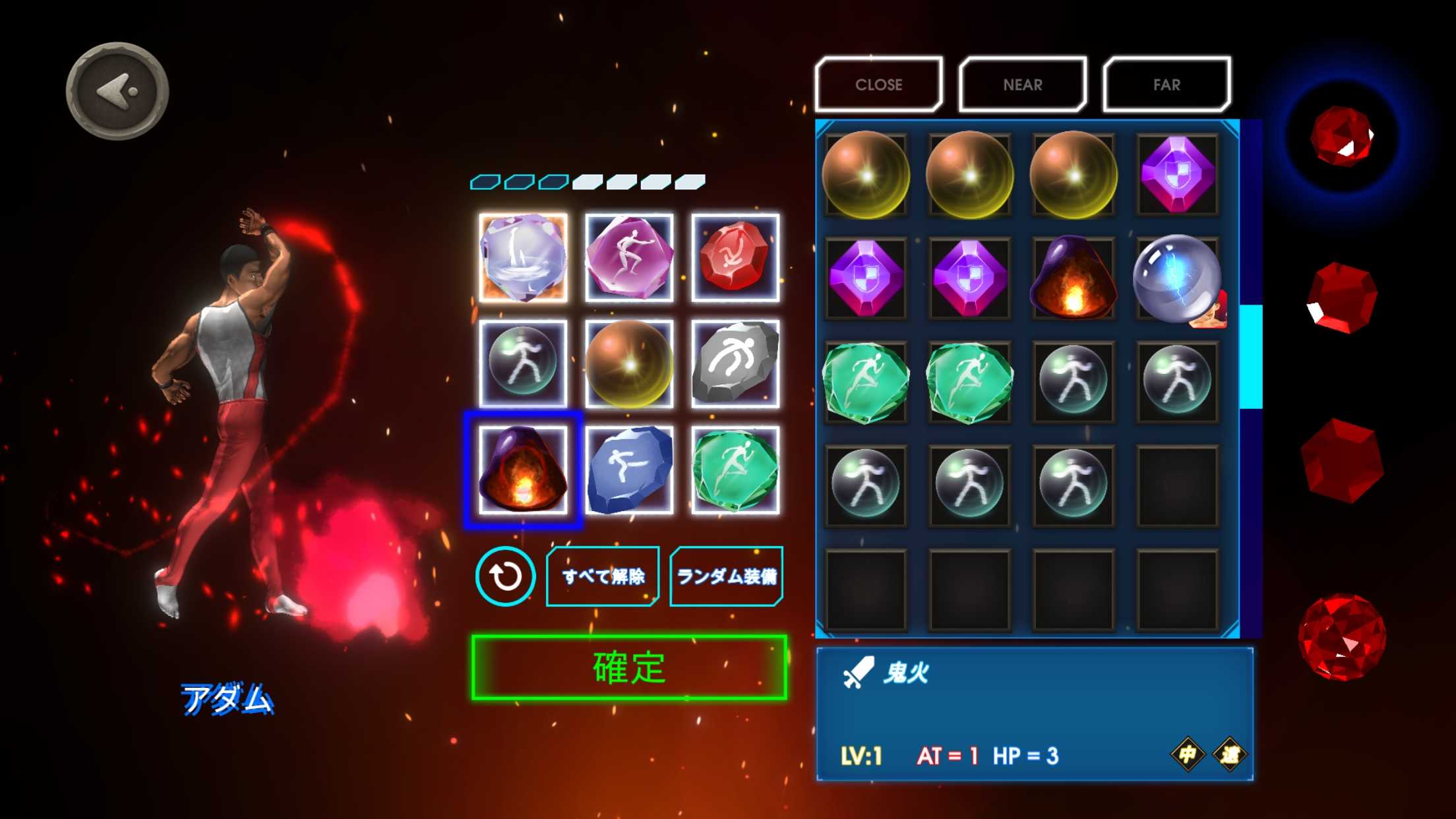The height and width of the screenshot is (819, 1456).
Task: Select the equipped red gem slot
Action: pyautogui.click(x=735, y=258)
